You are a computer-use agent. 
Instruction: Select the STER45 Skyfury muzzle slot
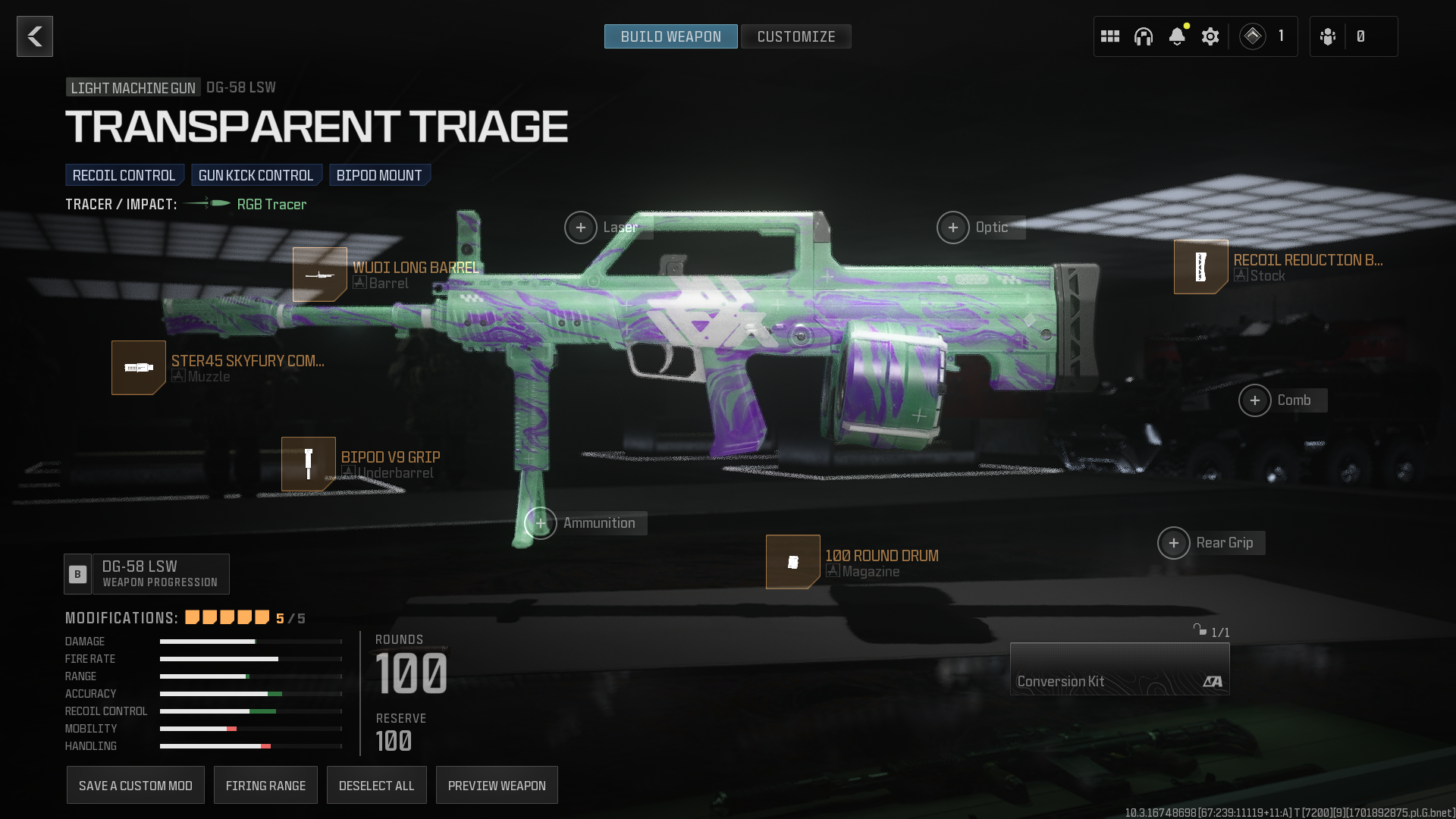[x=139, y=368]
